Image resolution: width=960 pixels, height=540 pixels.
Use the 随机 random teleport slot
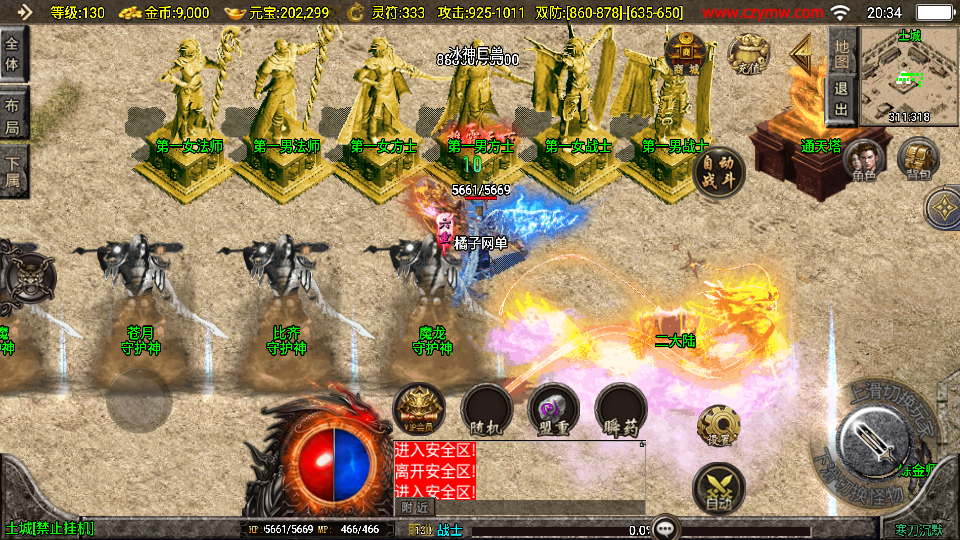coord(487,409)
